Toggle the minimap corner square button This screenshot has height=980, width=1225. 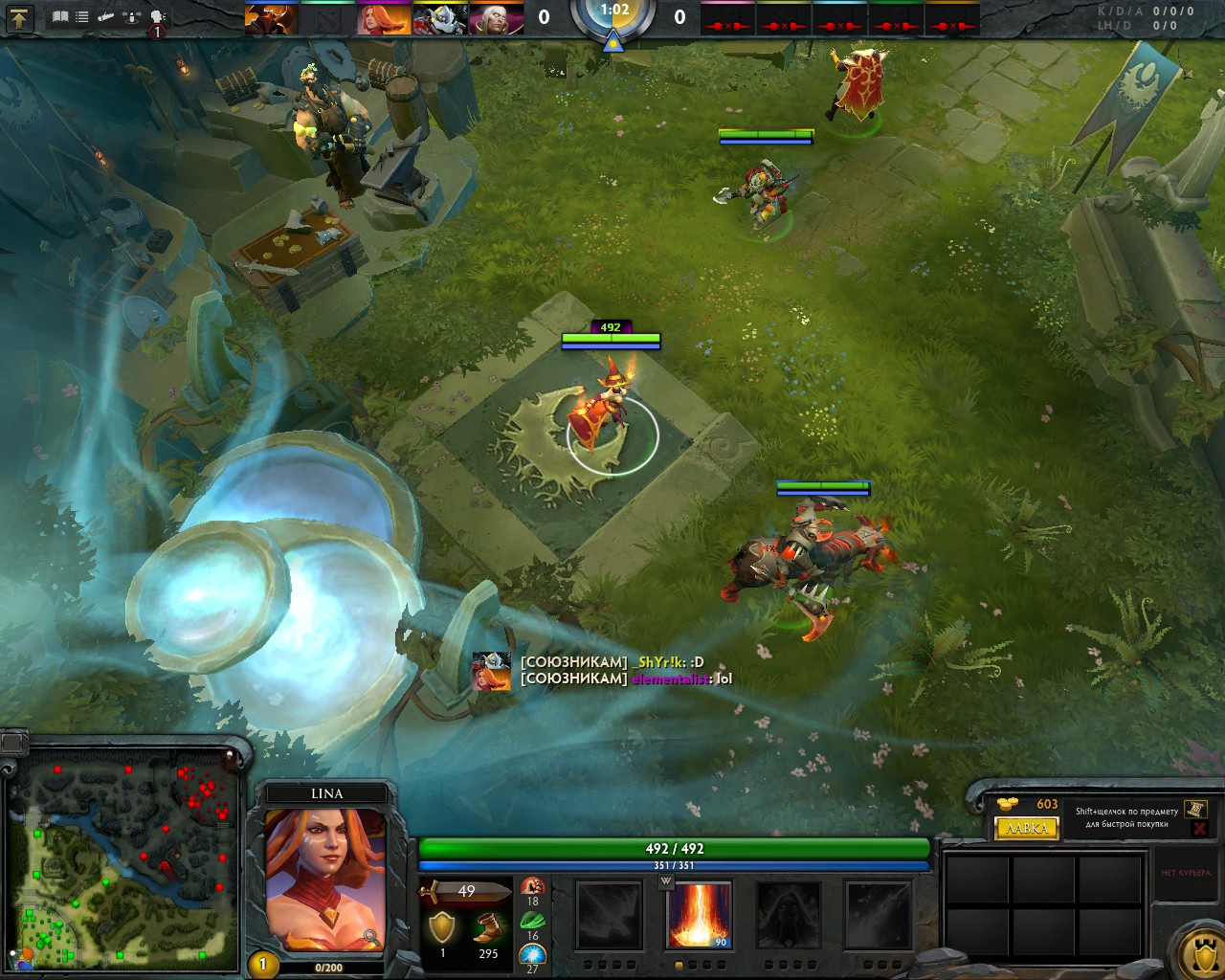[x=13, y=743]
